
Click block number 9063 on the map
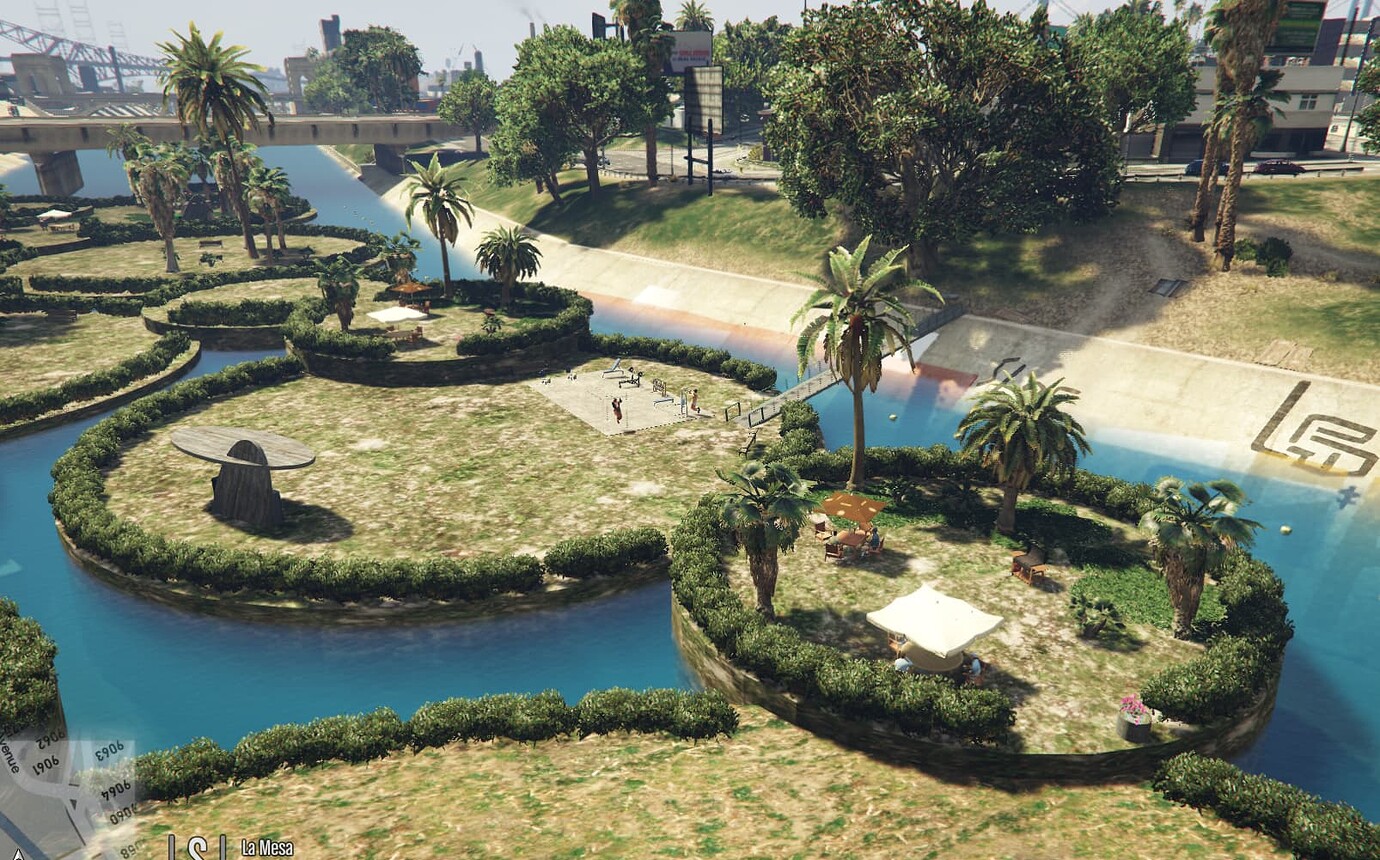click(x=110, y=747)
